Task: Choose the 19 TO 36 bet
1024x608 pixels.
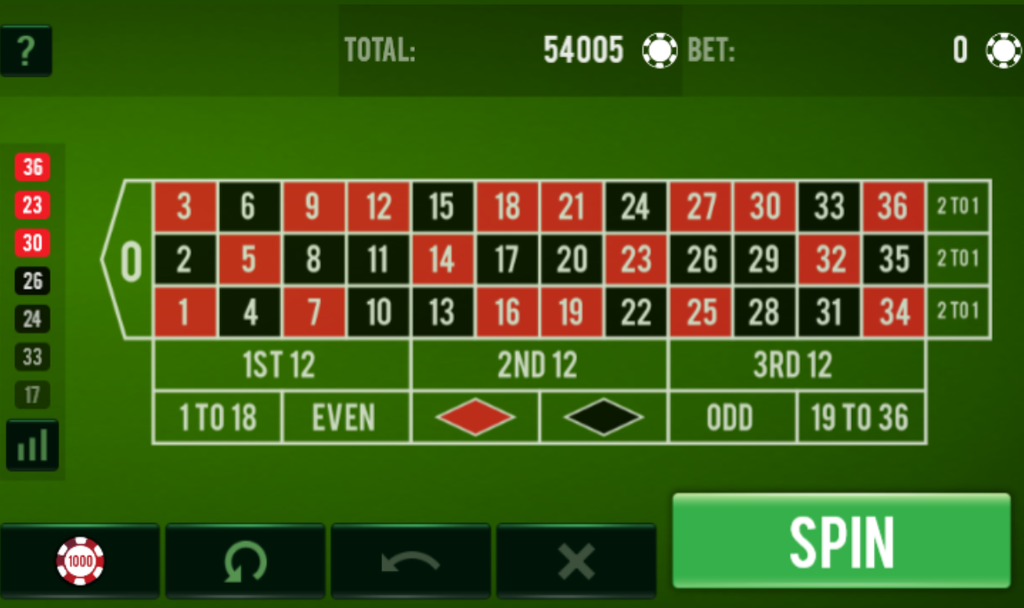Action: coord(860,417)
